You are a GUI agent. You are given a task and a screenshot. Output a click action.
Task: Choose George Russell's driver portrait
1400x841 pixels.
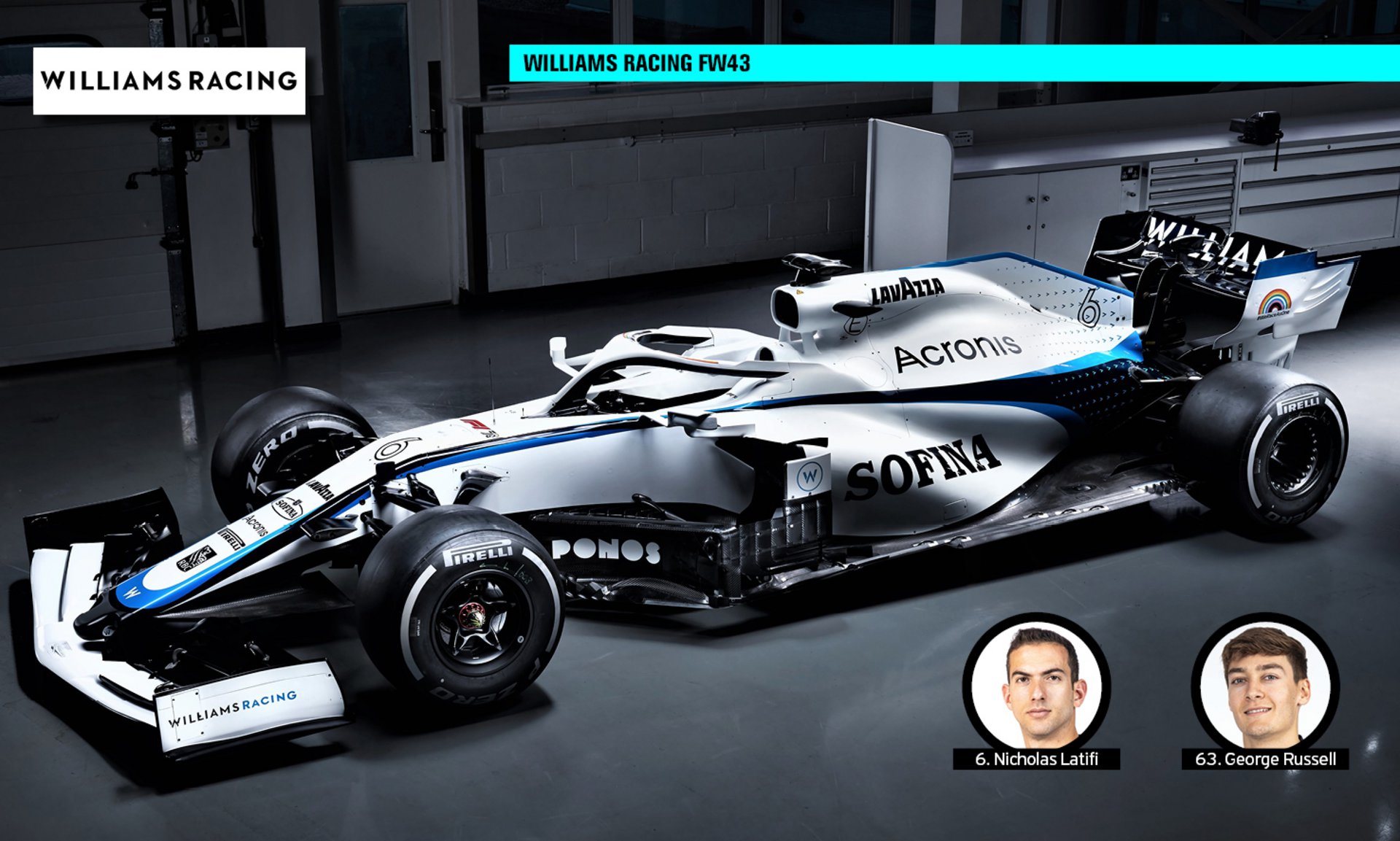pos(1265,686)
